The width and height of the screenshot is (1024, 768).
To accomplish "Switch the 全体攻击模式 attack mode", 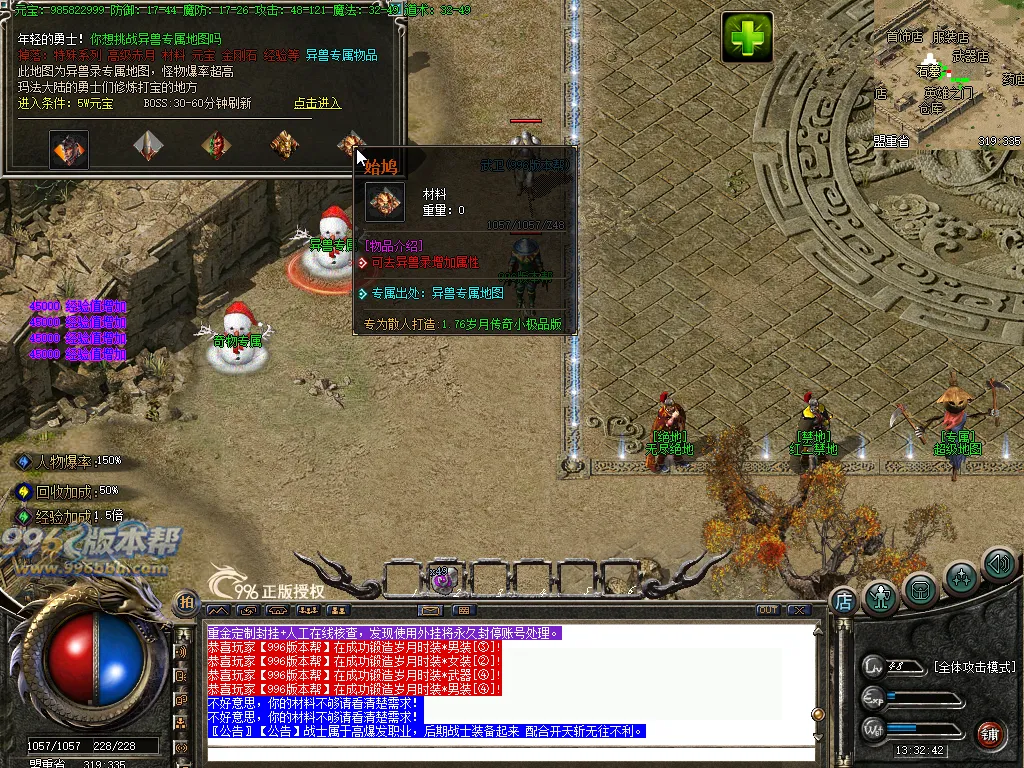I will coord(974,667).
